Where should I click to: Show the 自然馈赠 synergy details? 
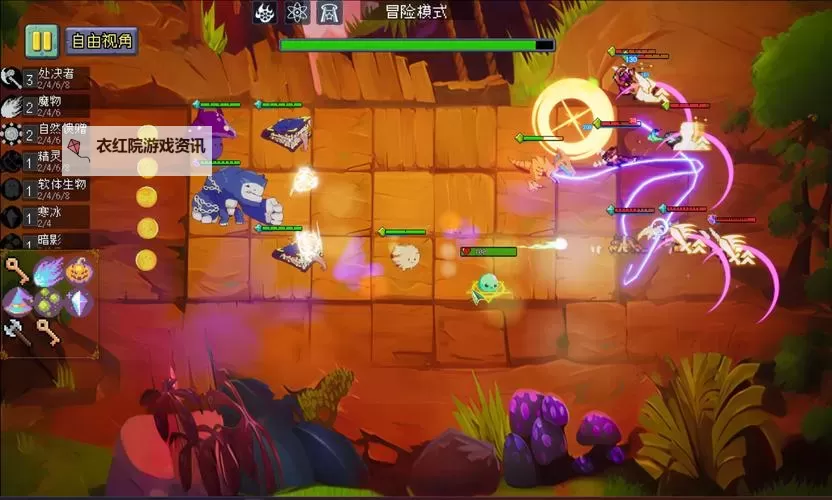[46, 133]
